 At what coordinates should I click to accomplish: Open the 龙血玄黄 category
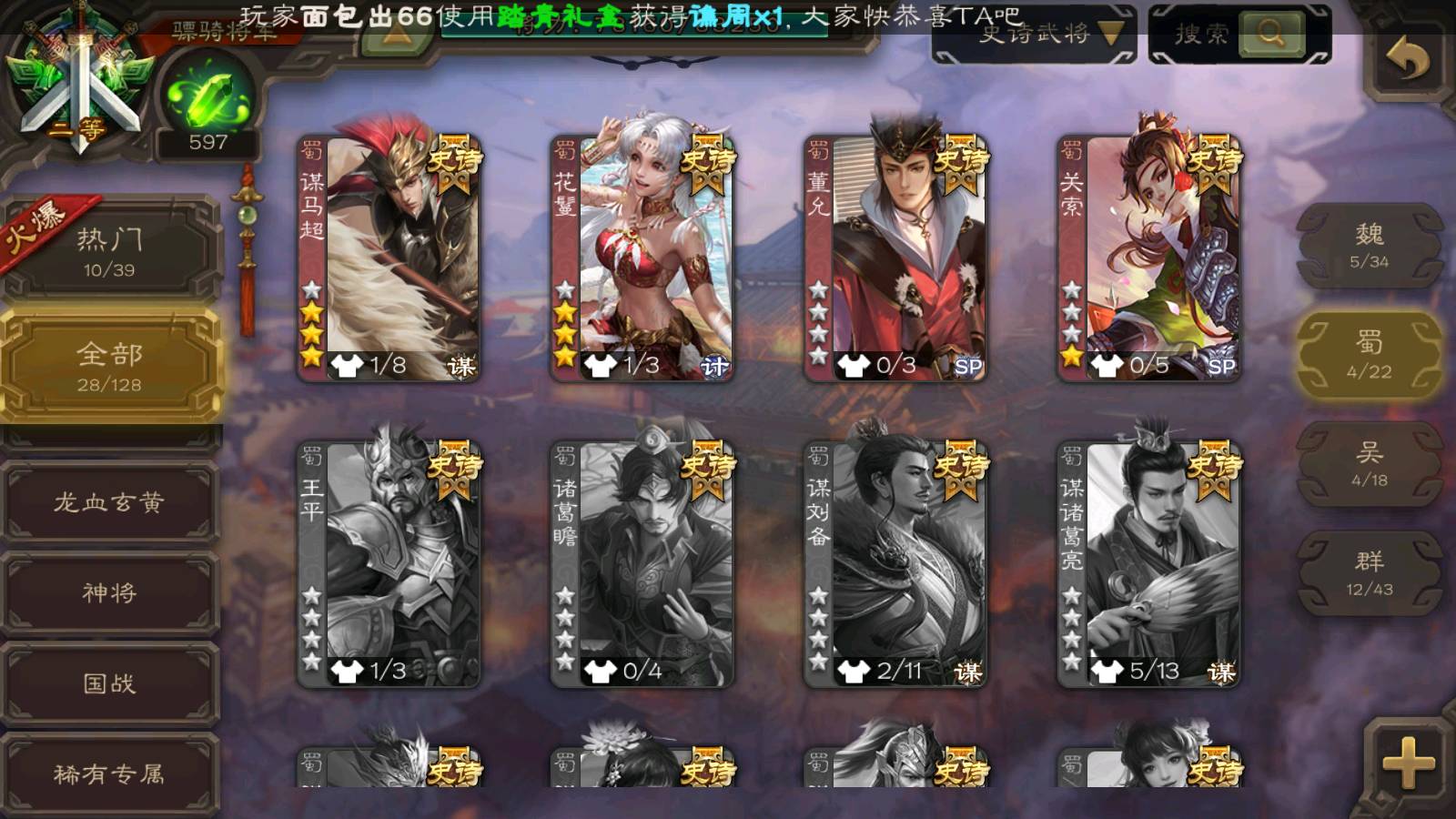pos(109,502)
